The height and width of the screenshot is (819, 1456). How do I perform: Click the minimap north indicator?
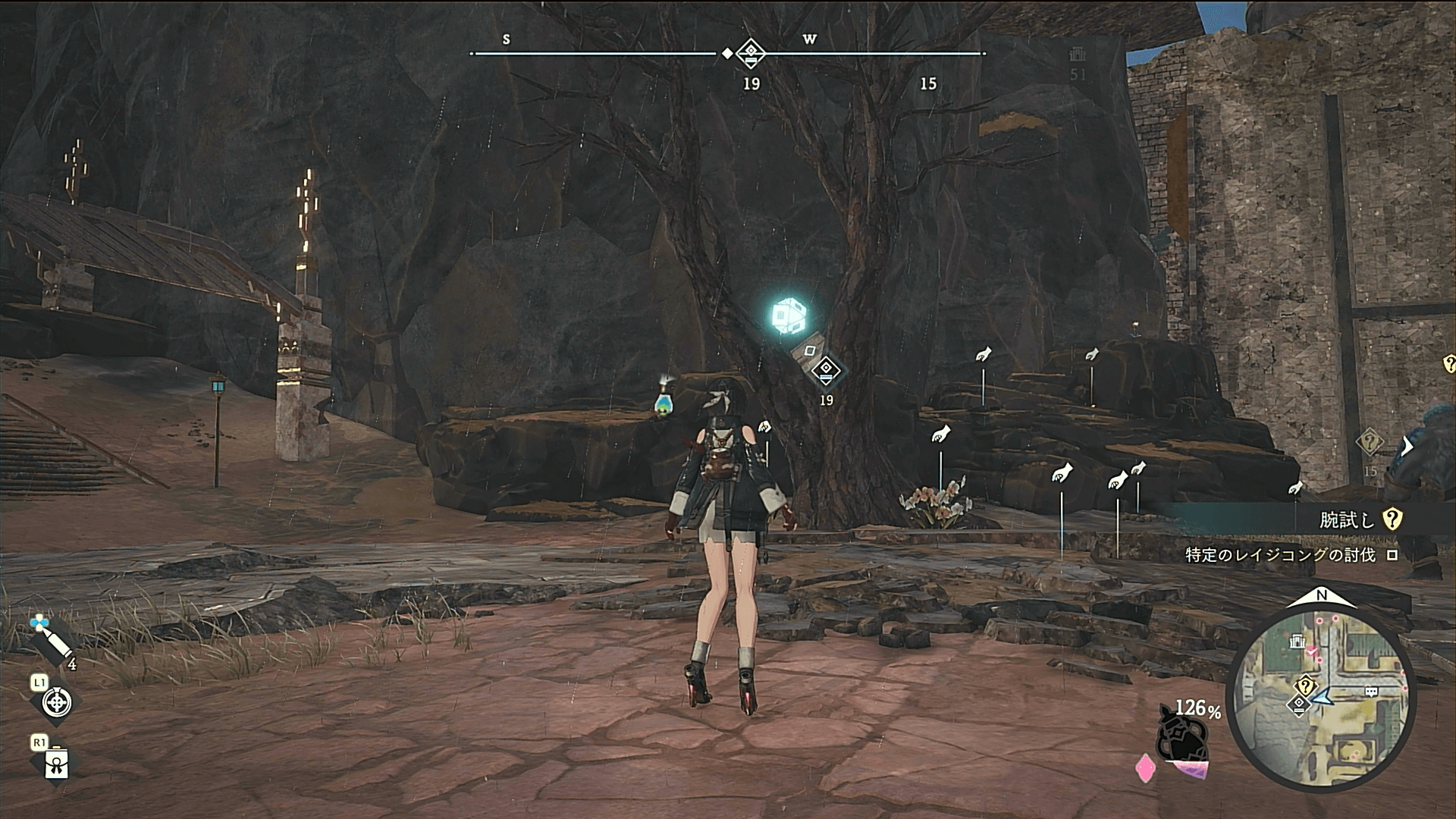click(x=1321, y=597)
